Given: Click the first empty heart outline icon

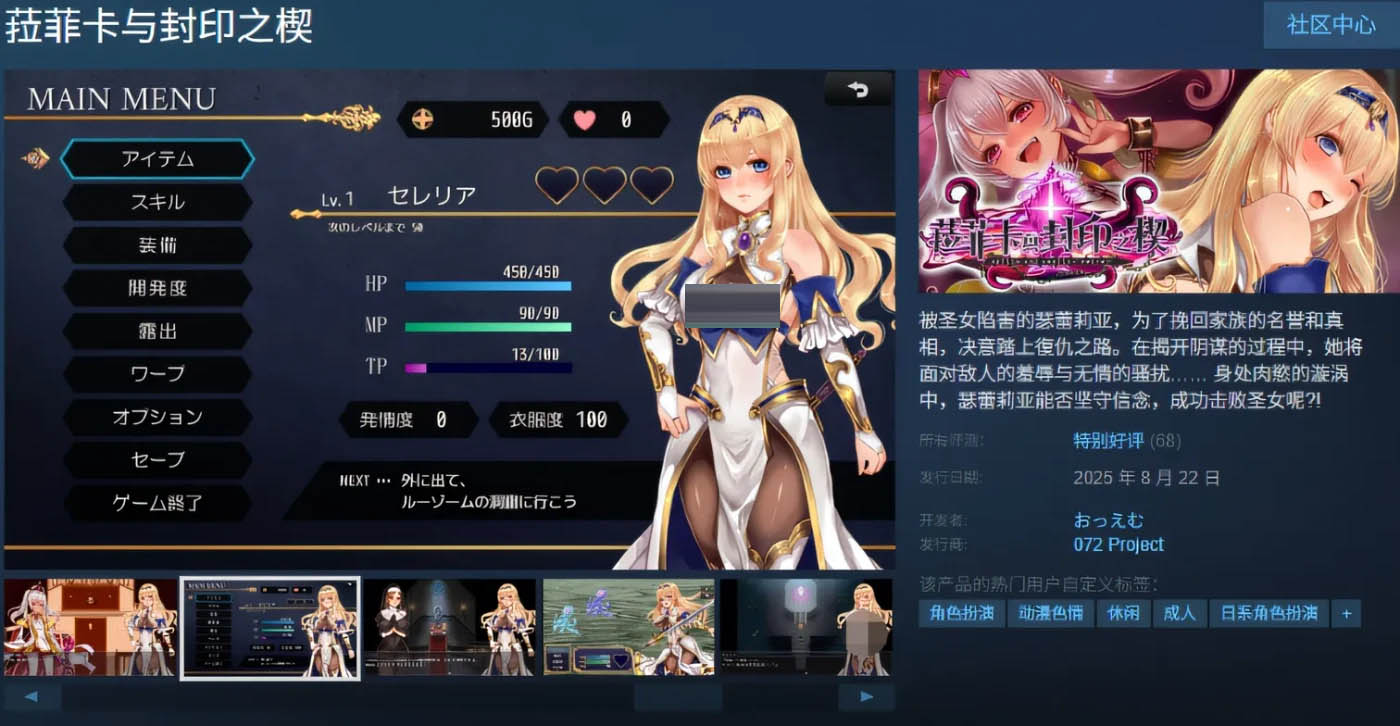Looking at the screenshot, I should (557, 186).
